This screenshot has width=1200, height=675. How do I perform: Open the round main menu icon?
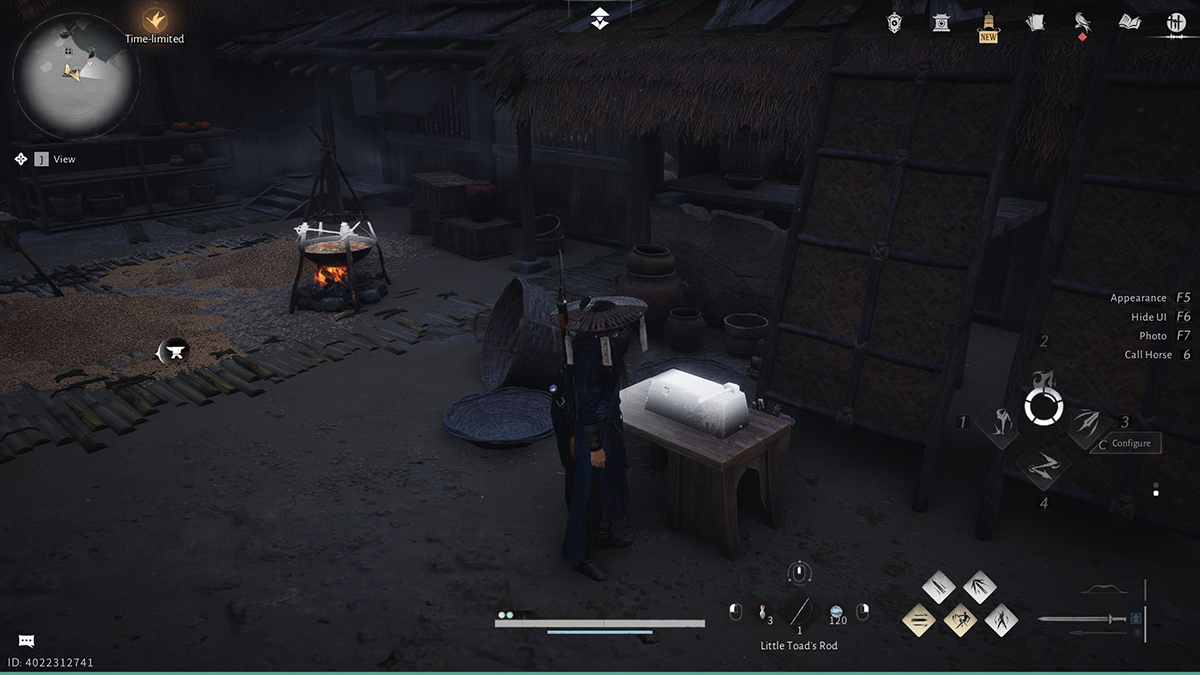pyautogui.click(x=1176, y=23)
